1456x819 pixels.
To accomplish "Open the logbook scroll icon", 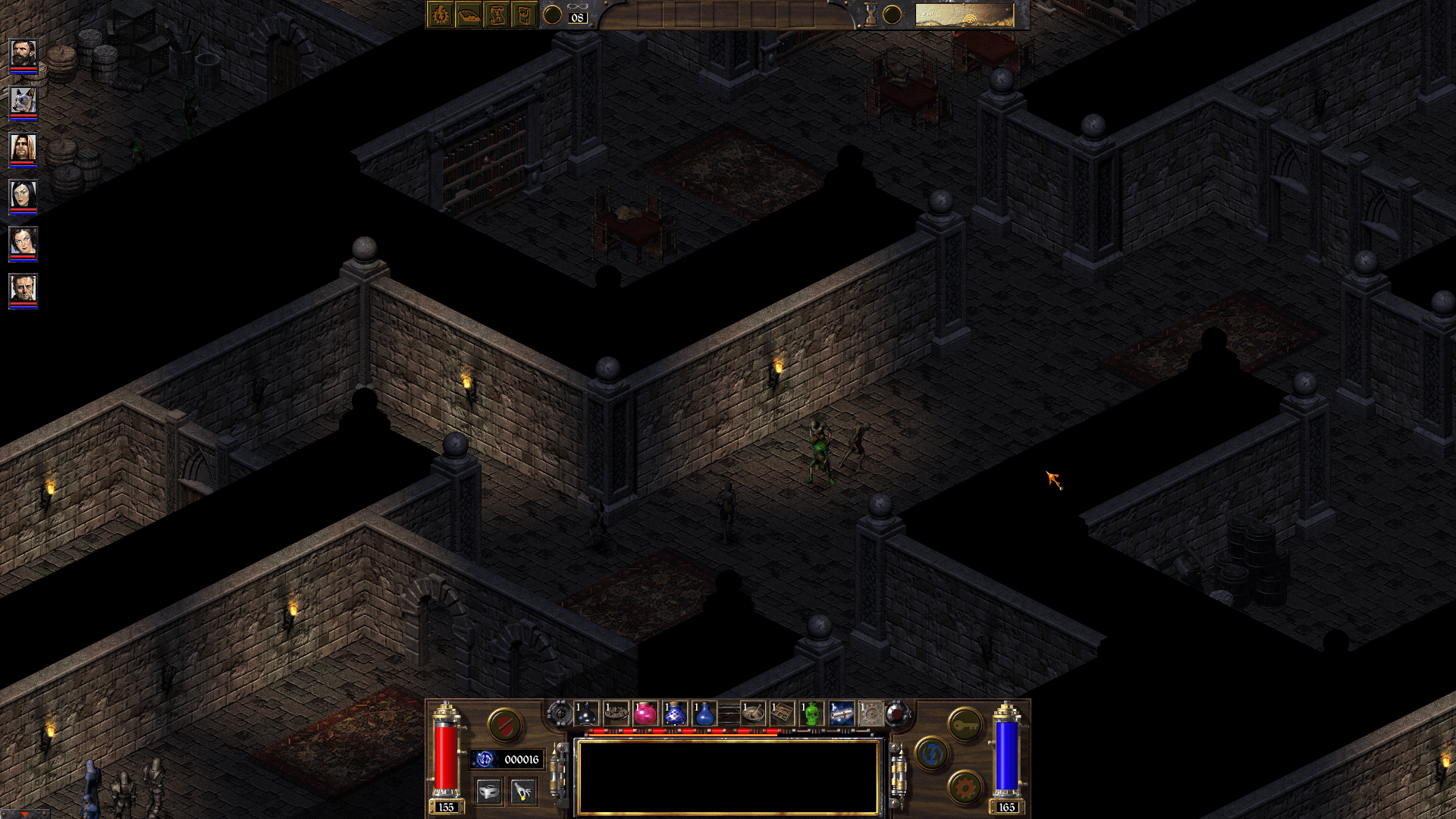I will click(x=497, y=14).
